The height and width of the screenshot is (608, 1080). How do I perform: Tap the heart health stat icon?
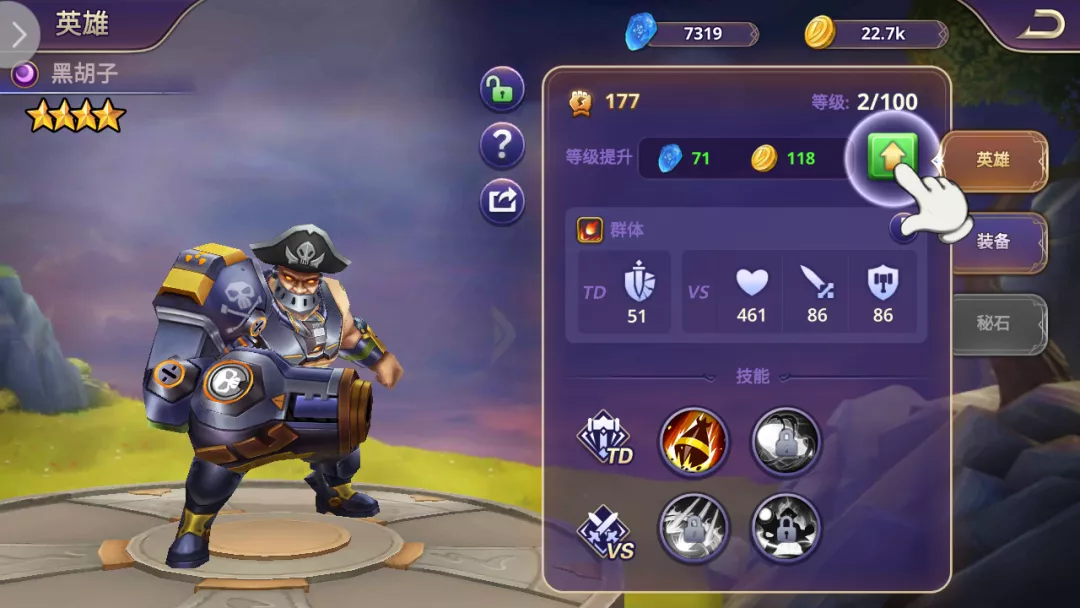click(752, 283)
